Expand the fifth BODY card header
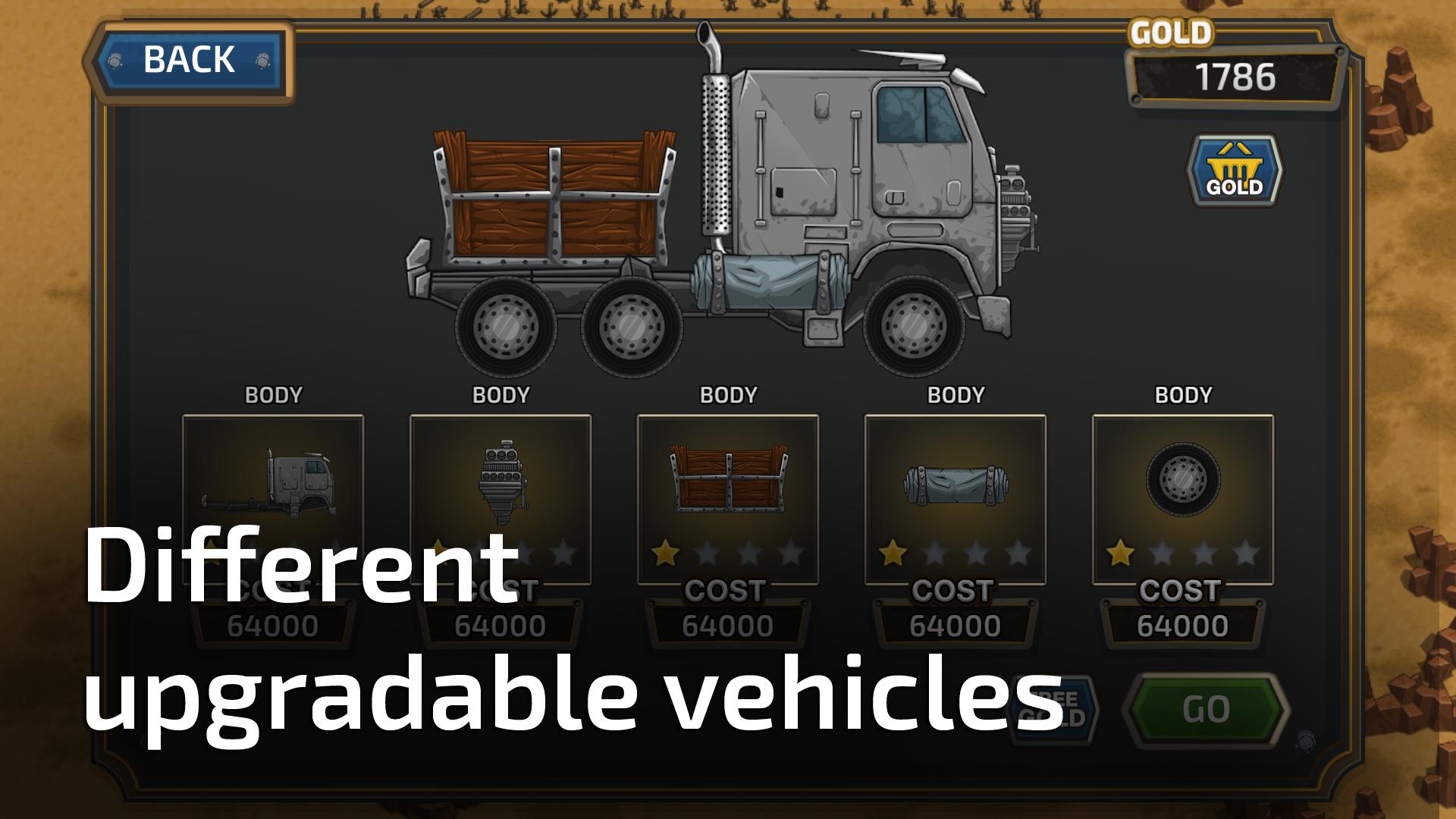 (1182, 395)
